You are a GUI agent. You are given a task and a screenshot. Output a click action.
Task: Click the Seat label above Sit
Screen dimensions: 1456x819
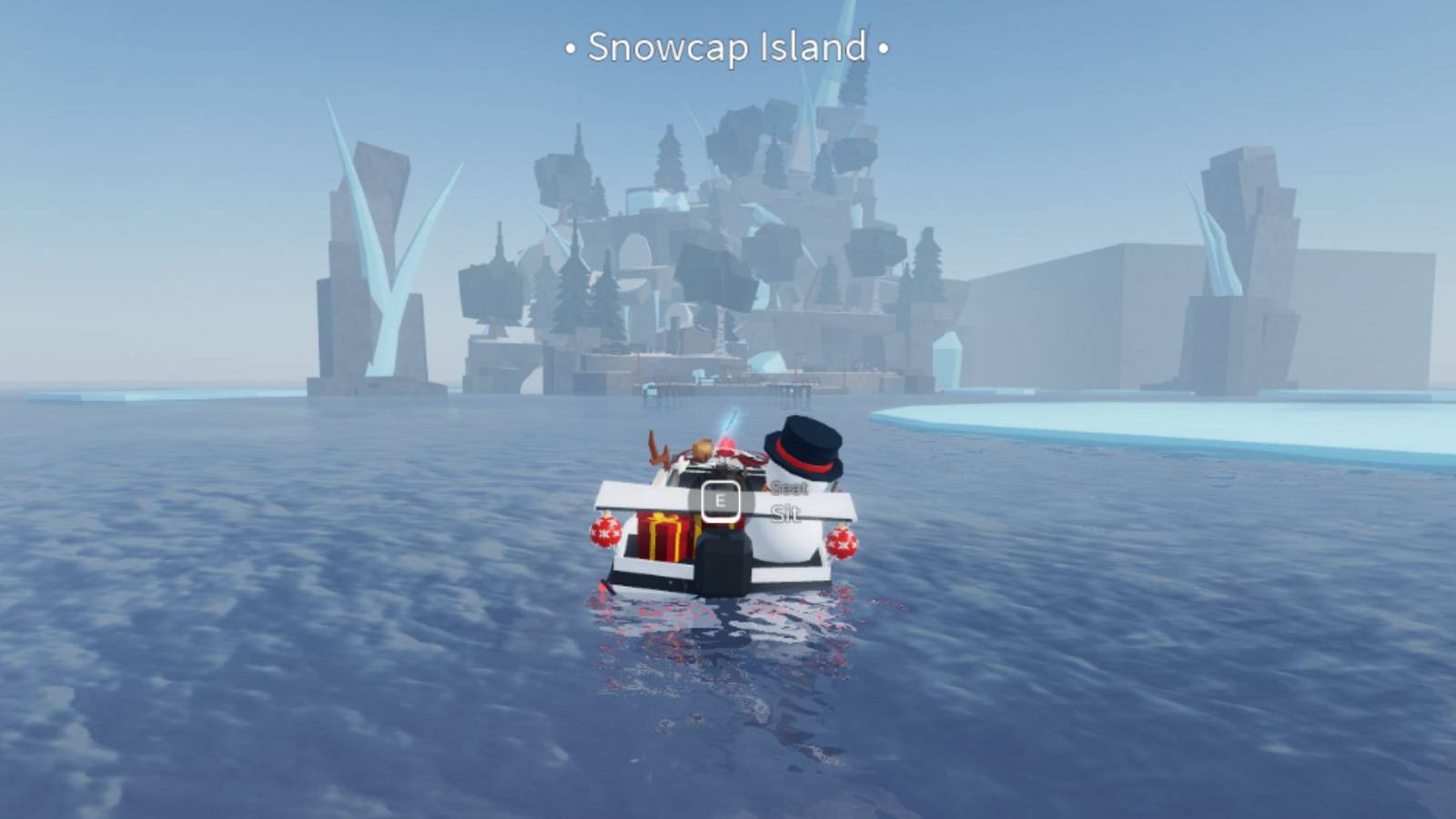789,490
